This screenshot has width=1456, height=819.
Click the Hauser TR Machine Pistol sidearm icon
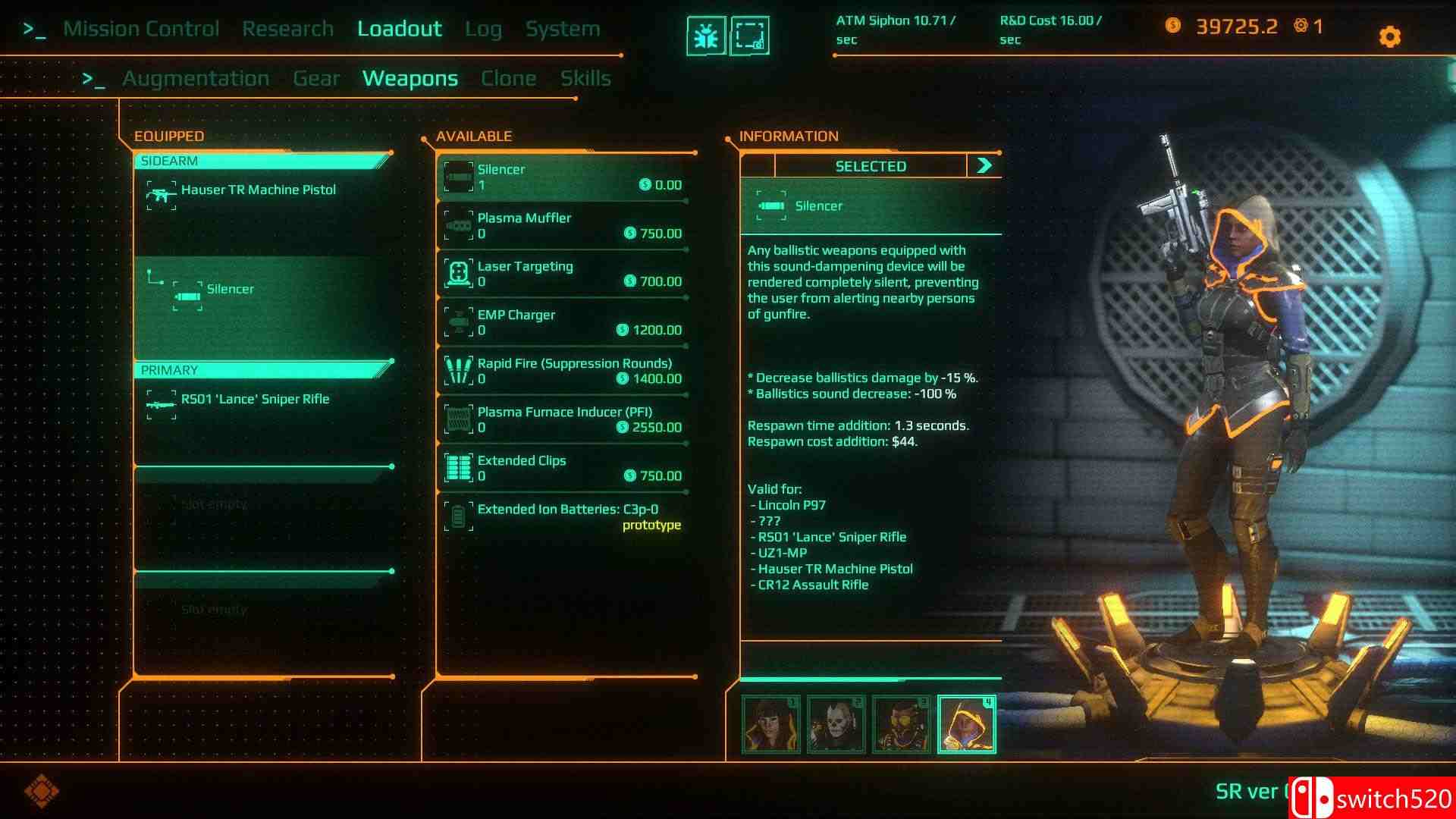click(x=161, y=194)
